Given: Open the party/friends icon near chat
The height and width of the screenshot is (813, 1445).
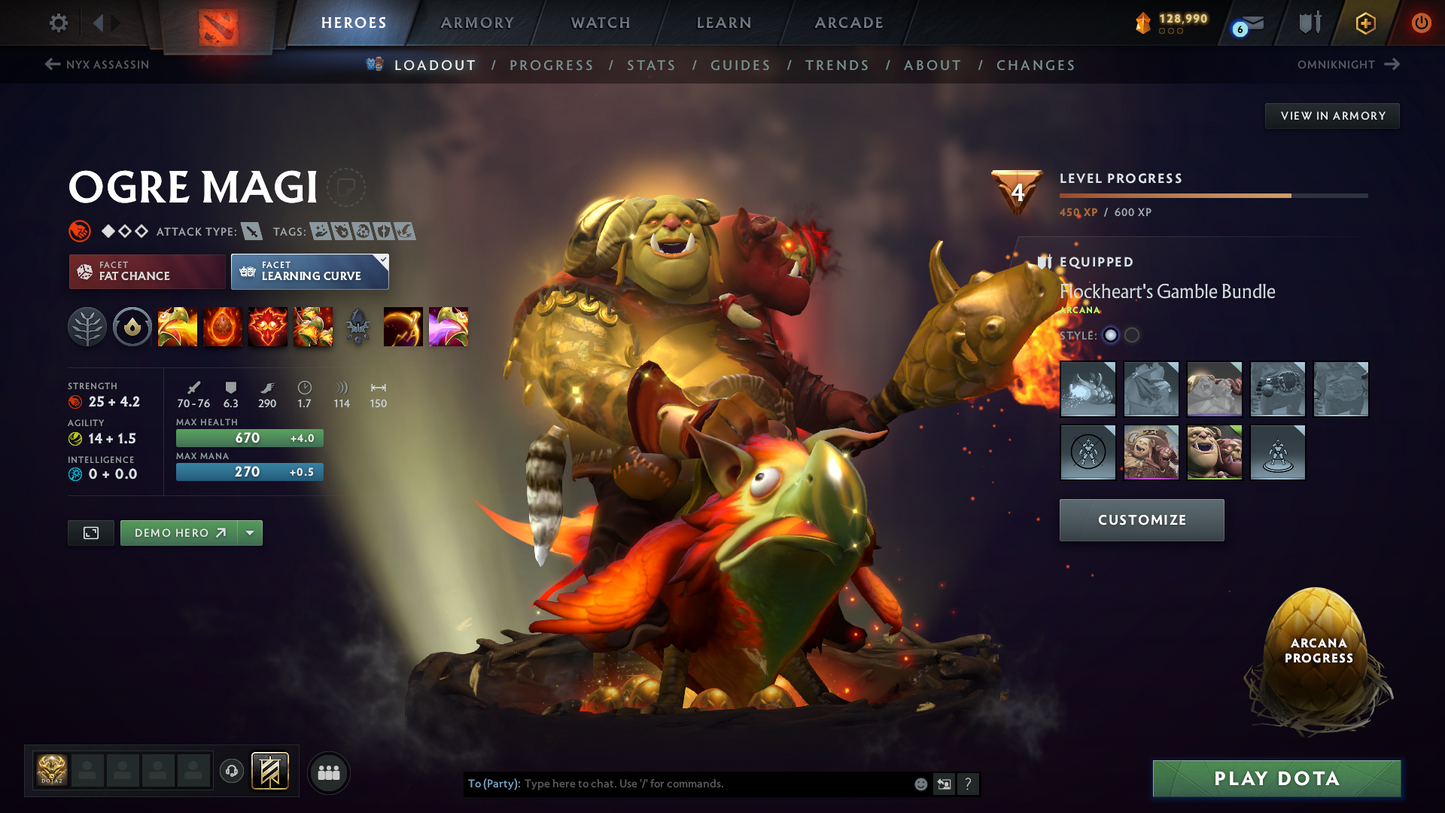Looking at the screenshot, I should click(x=328, y=773).
